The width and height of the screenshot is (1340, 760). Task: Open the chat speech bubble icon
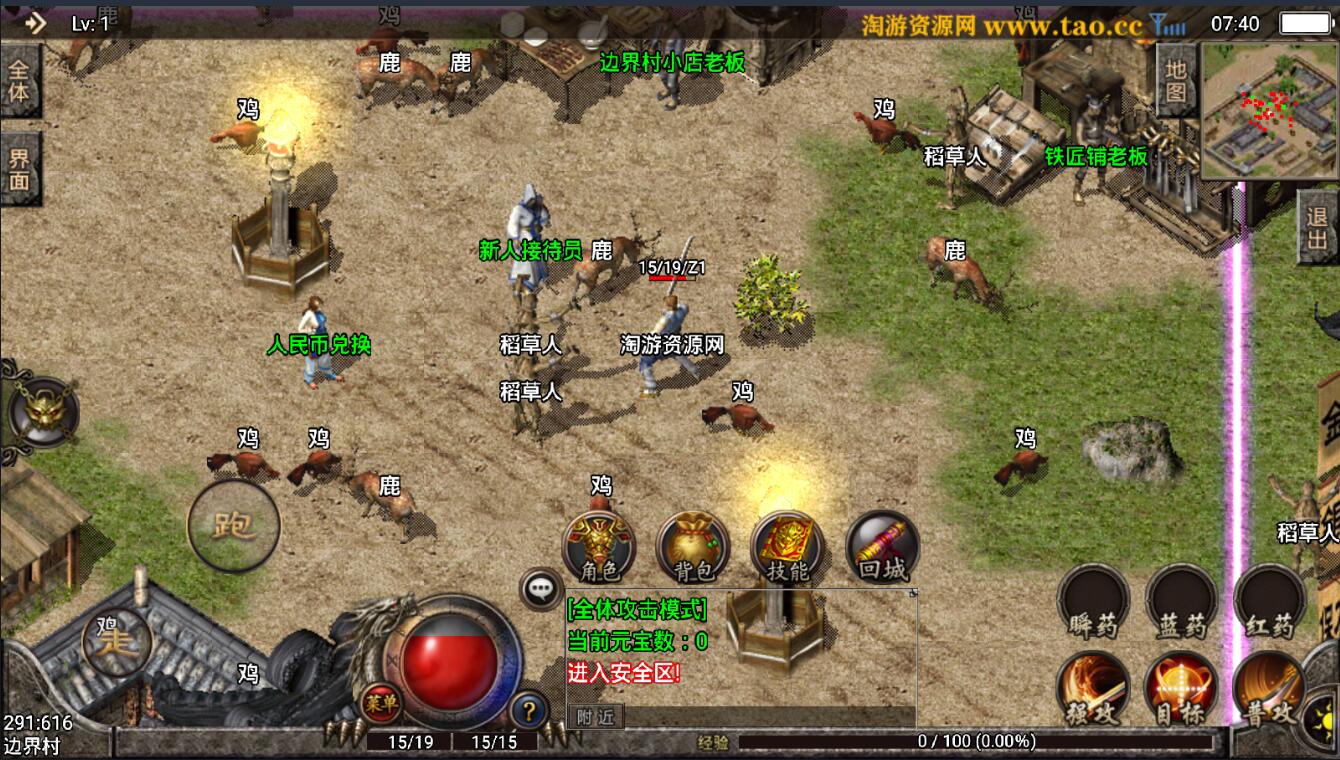click(542, 589)
